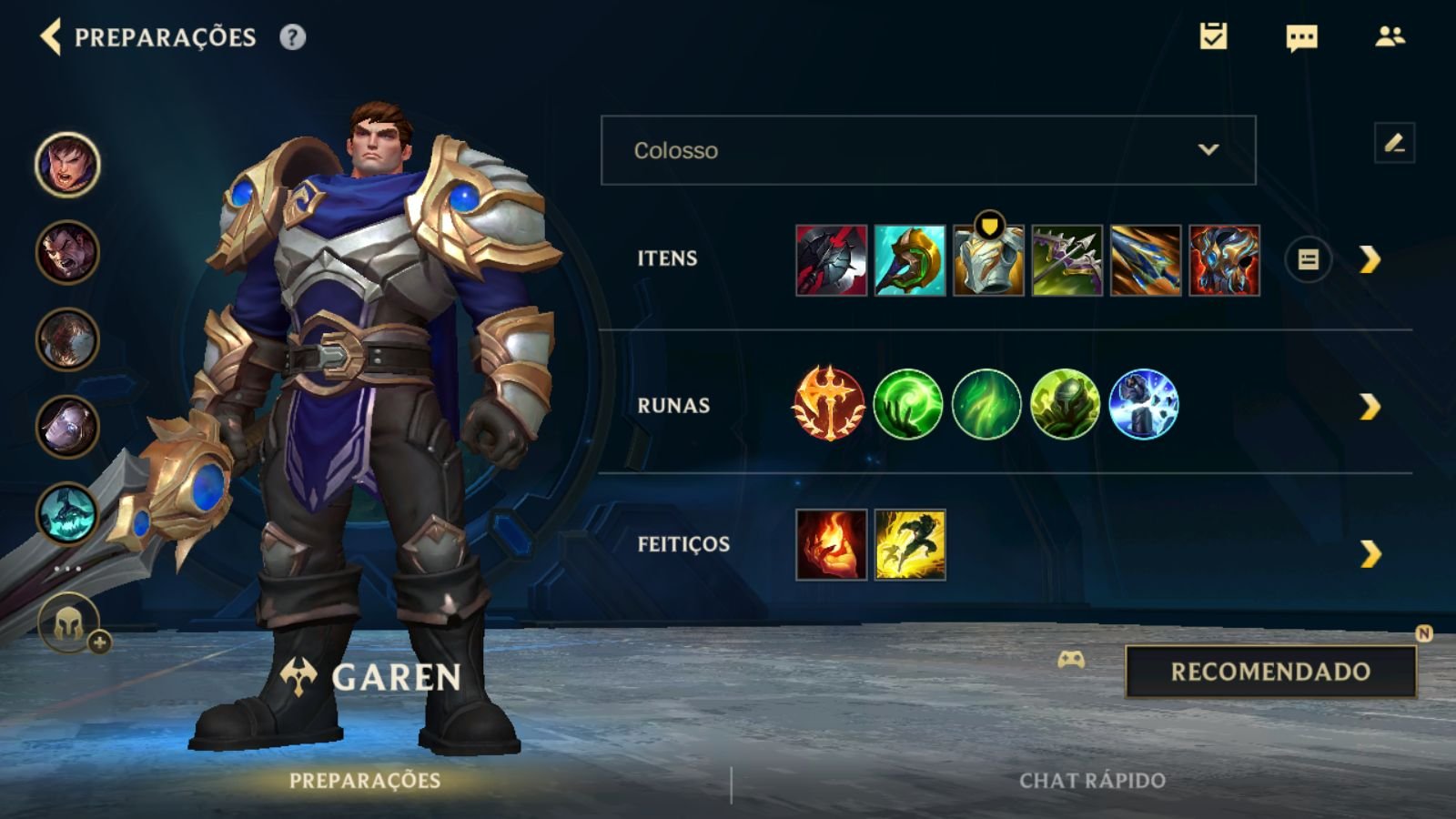Image resolution: width=1456 pixels, height=819 pixels.
Task: Click the back arrow next to Preparações
Action: pos(51,38)
